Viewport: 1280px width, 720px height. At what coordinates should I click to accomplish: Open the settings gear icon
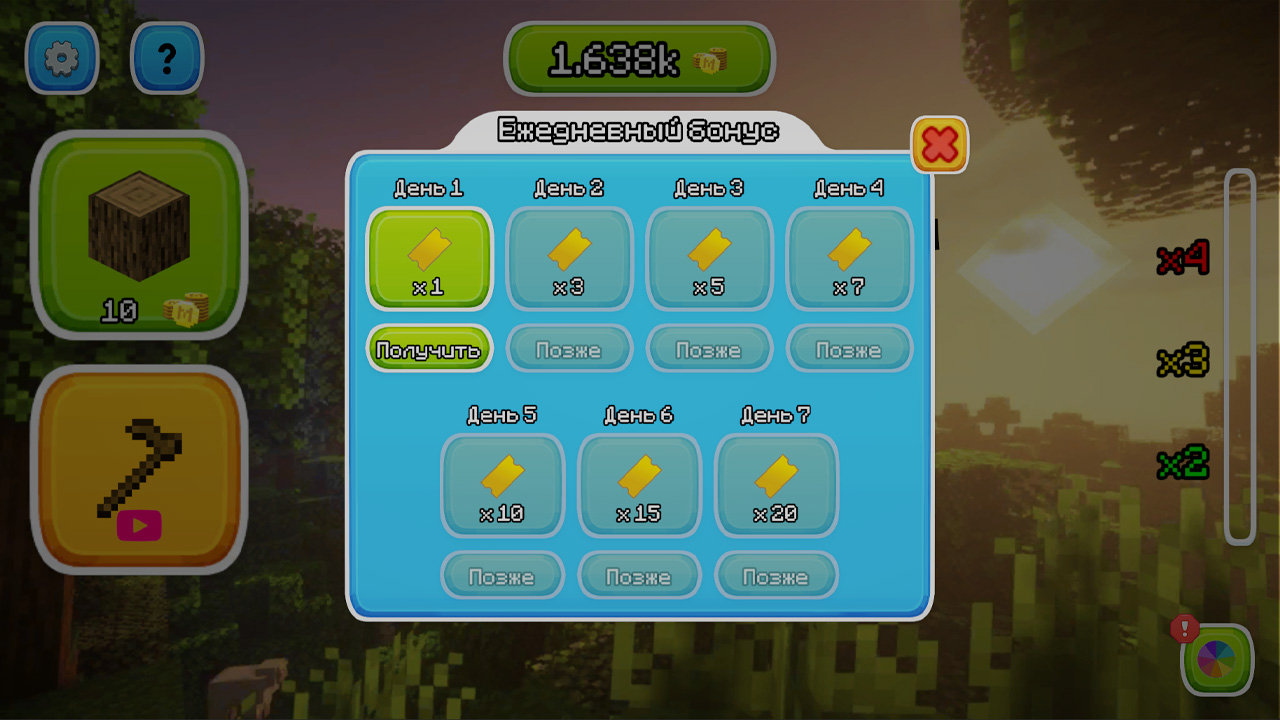pyautogui.click(x=62, y=57)
